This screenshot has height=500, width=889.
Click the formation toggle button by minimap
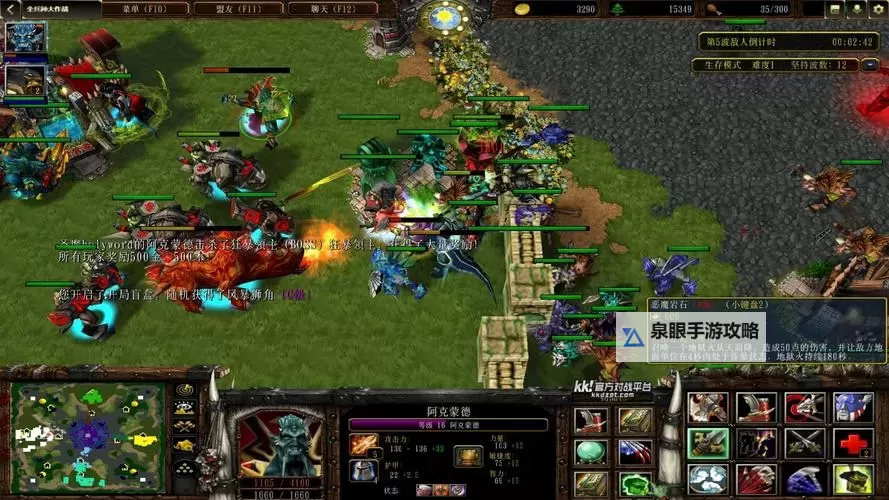point(185,465)
